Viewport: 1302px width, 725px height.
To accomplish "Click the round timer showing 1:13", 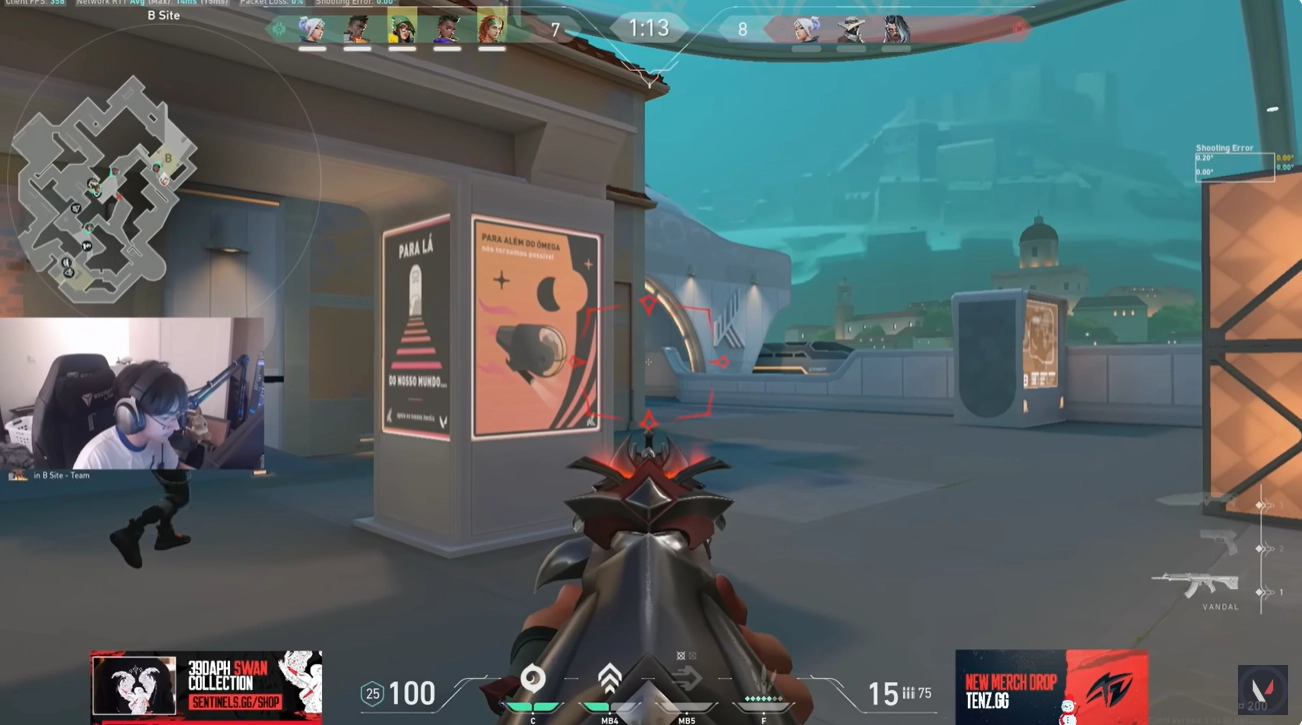I will [651, 27].
